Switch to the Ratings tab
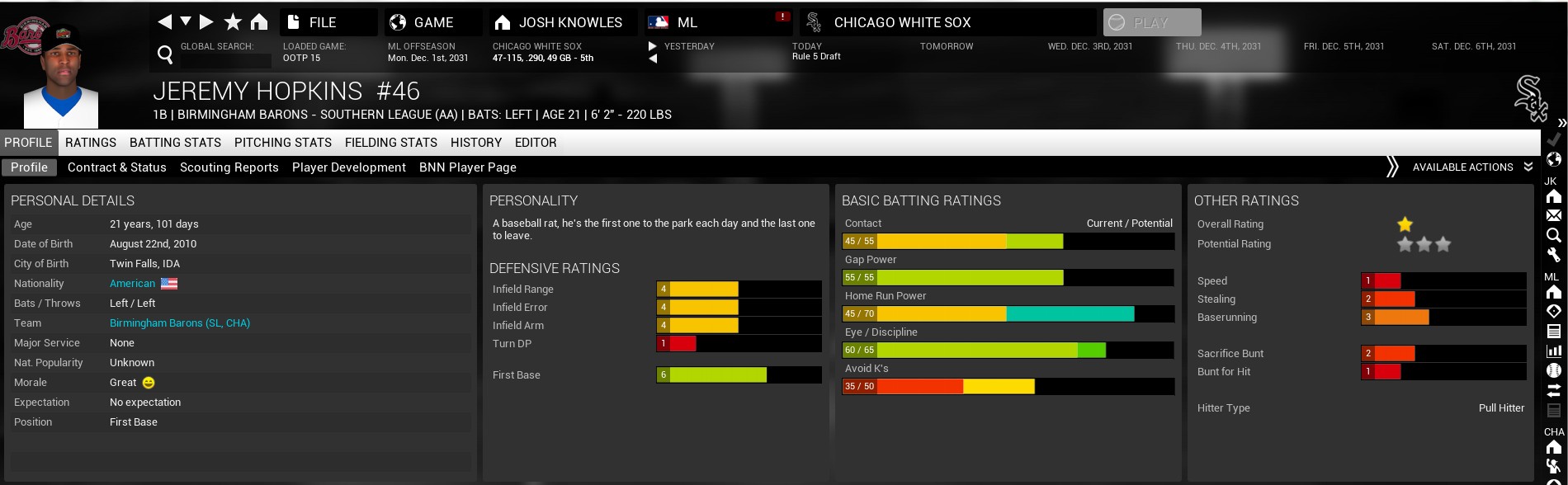Viewport: 1568px width, 485px height. pos(91,143)
